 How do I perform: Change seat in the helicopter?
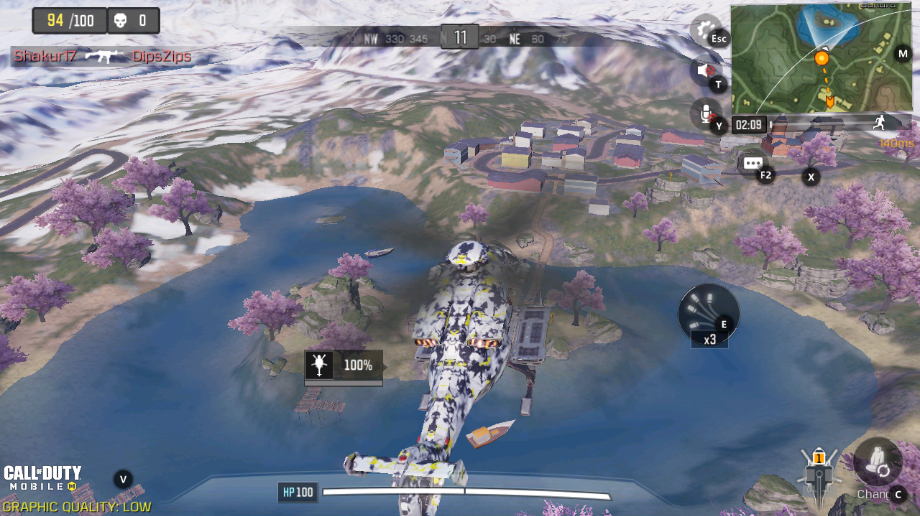[878, 463]
